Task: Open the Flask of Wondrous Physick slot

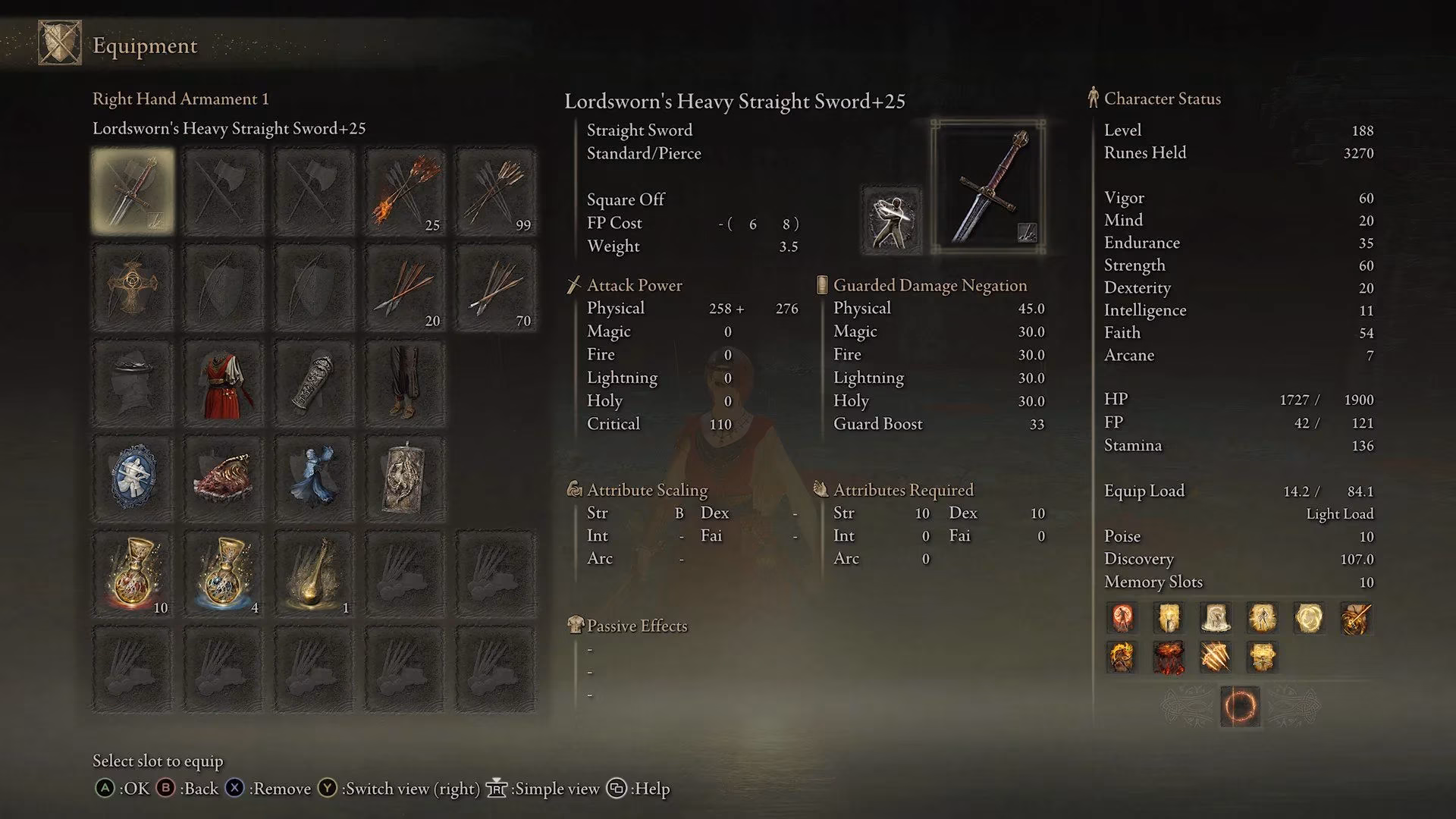Action: 315,574
